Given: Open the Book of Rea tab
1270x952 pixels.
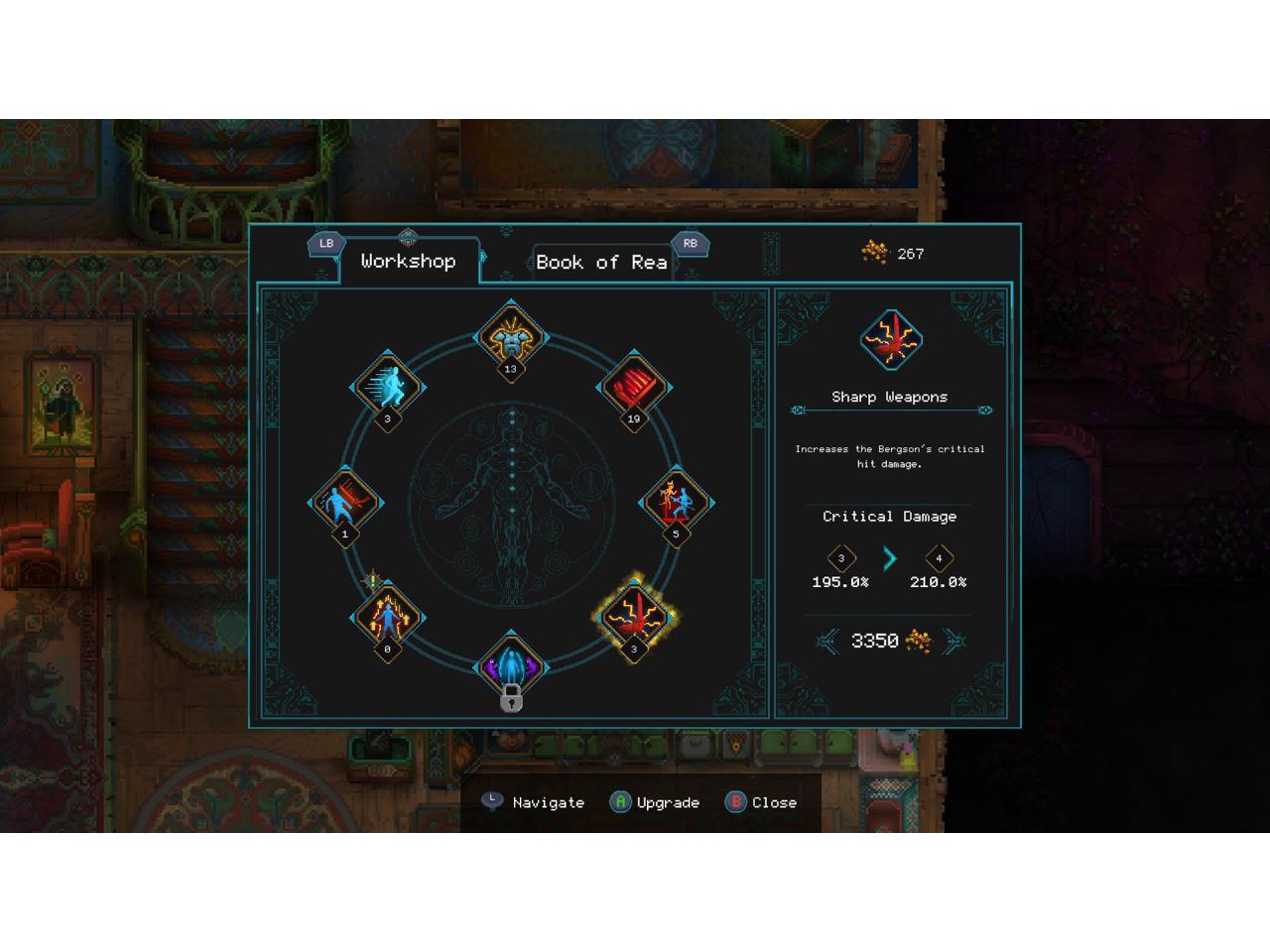Looking at the screenshot, I should [601, 263].
